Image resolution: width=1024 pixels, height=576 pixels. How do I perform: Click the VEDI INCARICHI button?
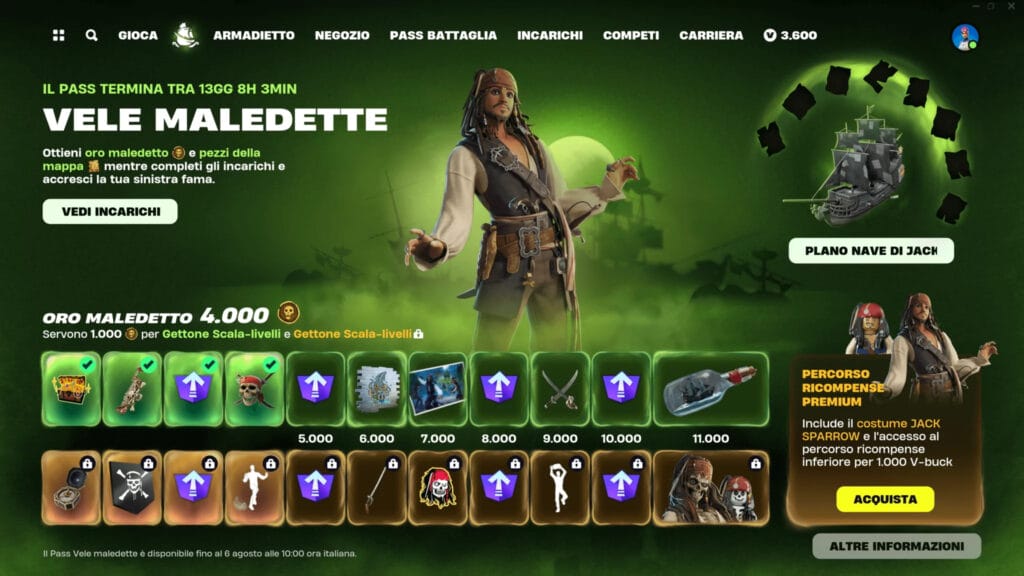[x=110, y=211]
